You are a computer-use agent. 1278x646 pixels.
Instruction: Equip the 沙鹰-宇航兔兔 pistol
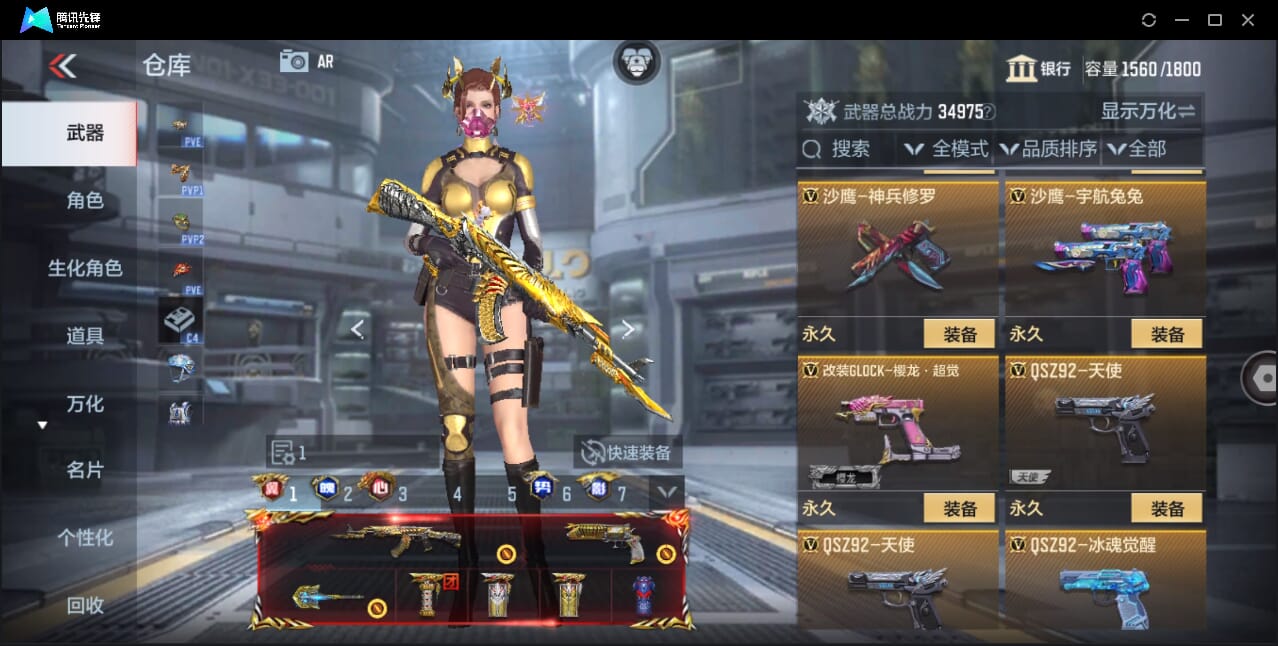tap(1167, 334)
